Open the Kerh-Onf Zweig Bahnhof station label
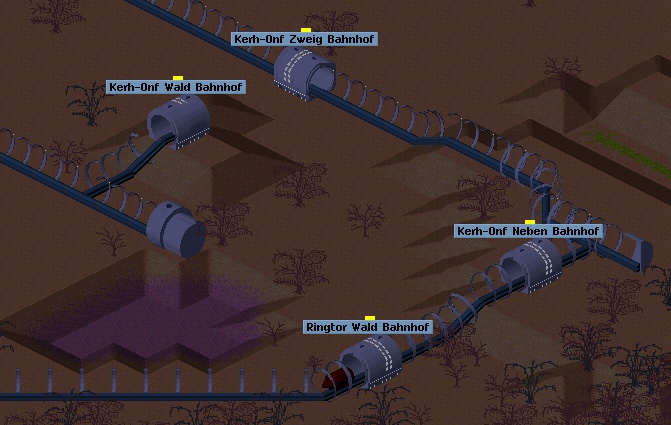The height and width of the screenshot is (425, 671). point(304,39)
